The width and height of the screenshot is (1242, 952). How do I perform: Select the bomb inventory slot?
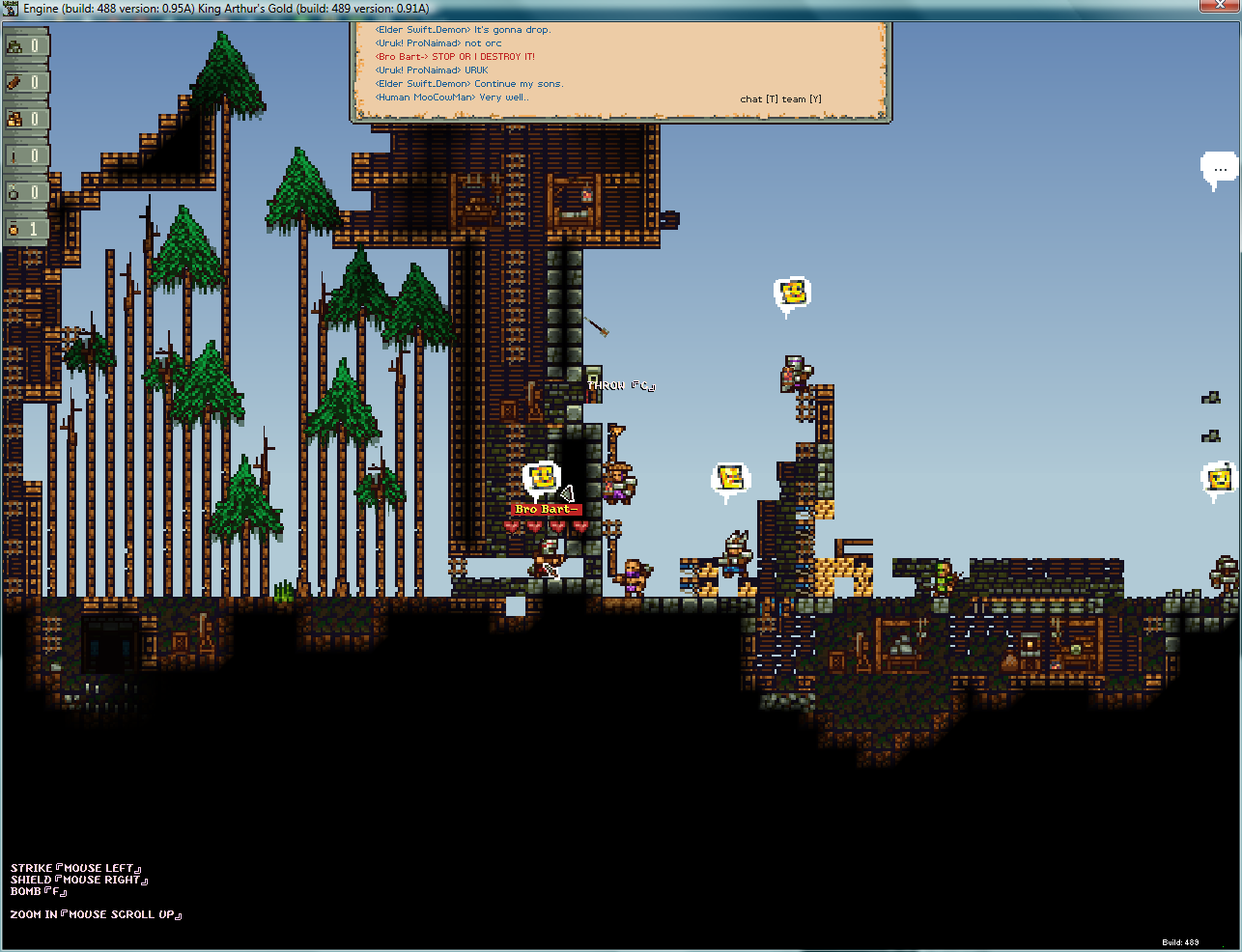[25, 192]
